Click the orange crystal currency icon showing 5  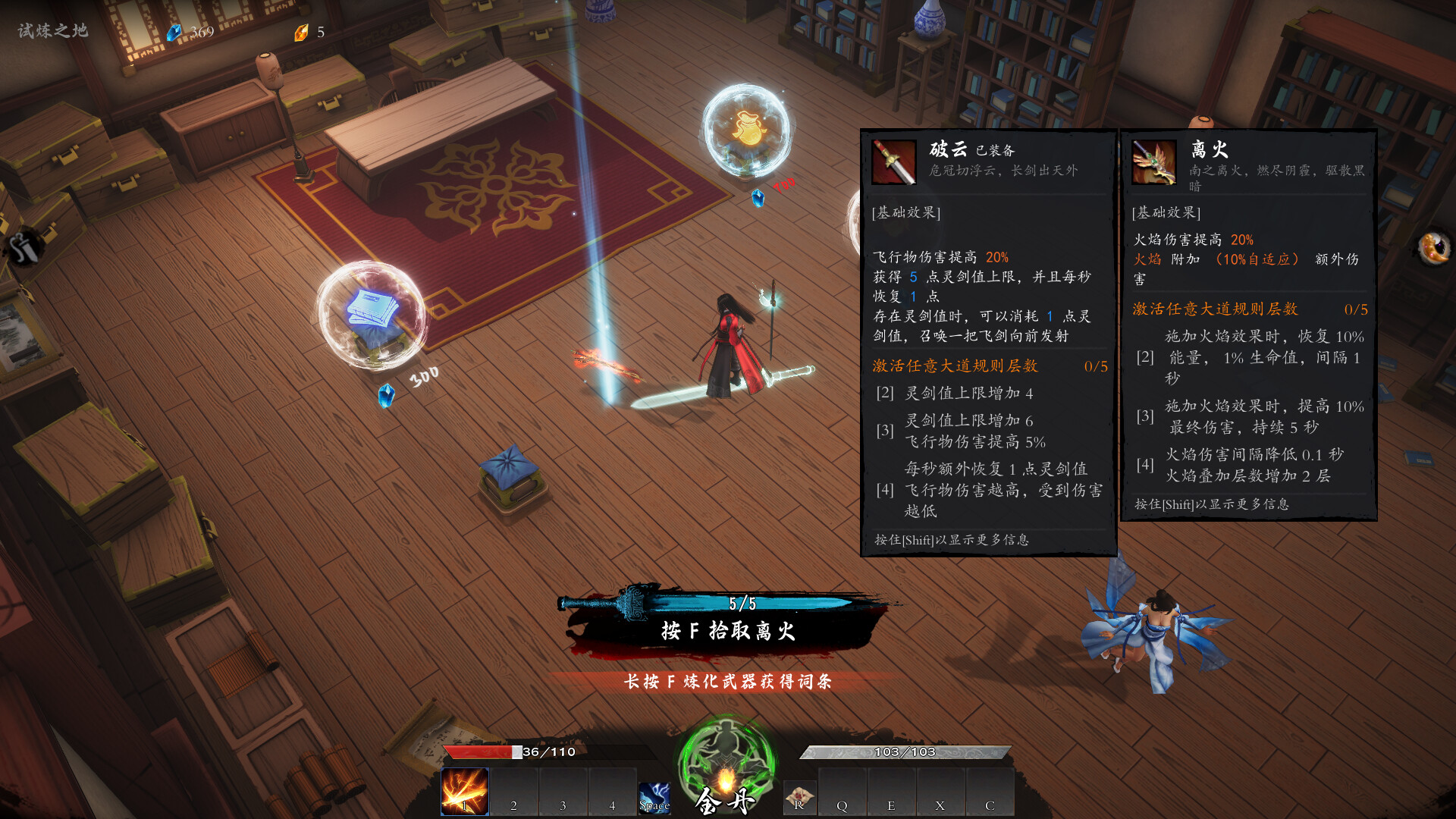point(301,32)
